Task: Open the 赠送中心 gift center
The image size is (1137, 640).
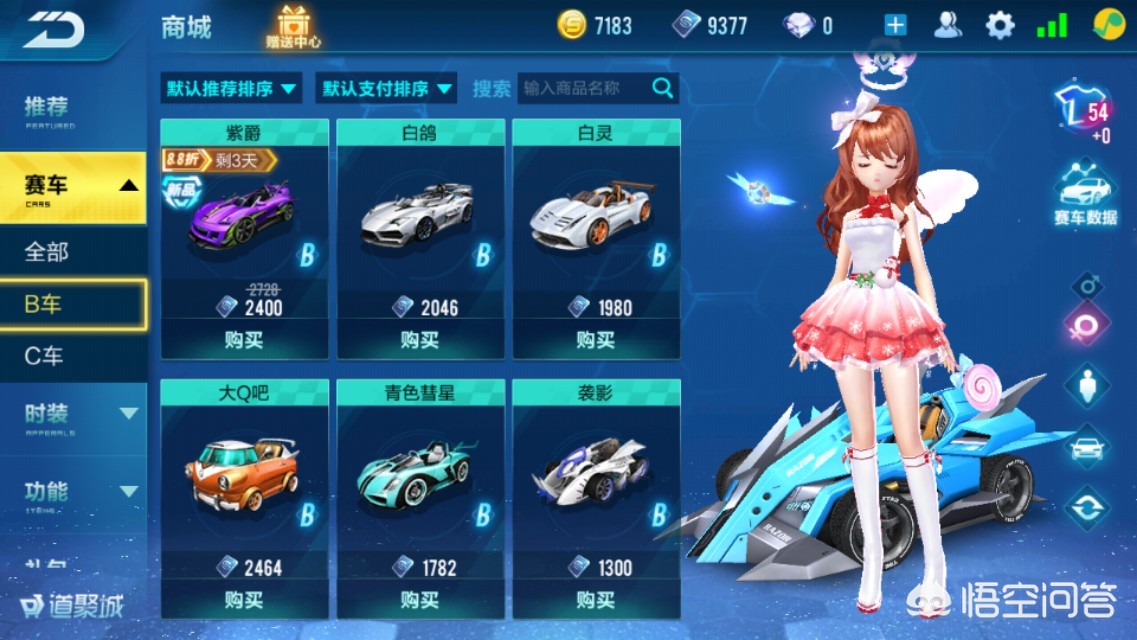Action: point(293,27)
